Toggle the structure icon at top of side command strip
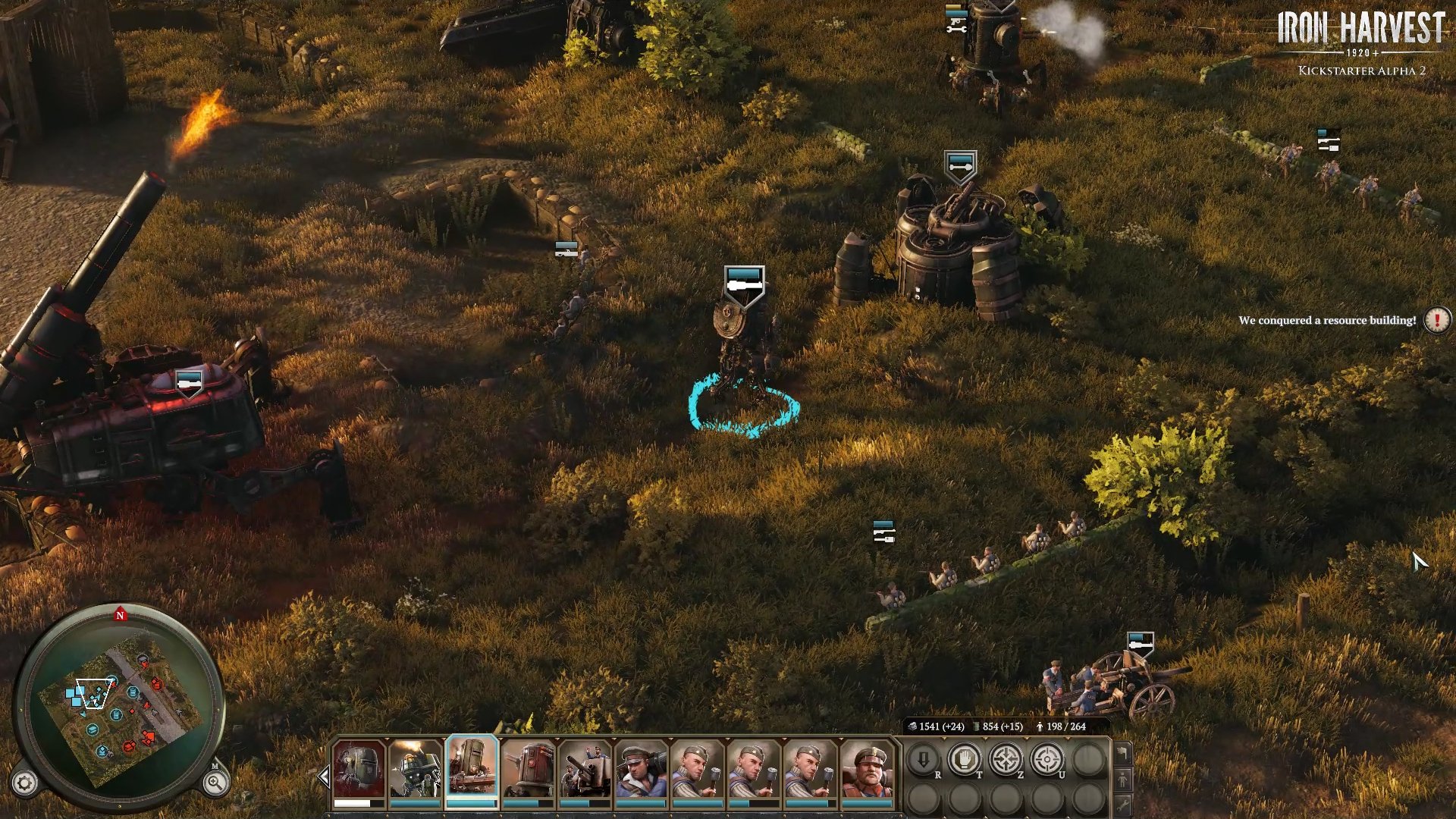 tap(1125, 754)
